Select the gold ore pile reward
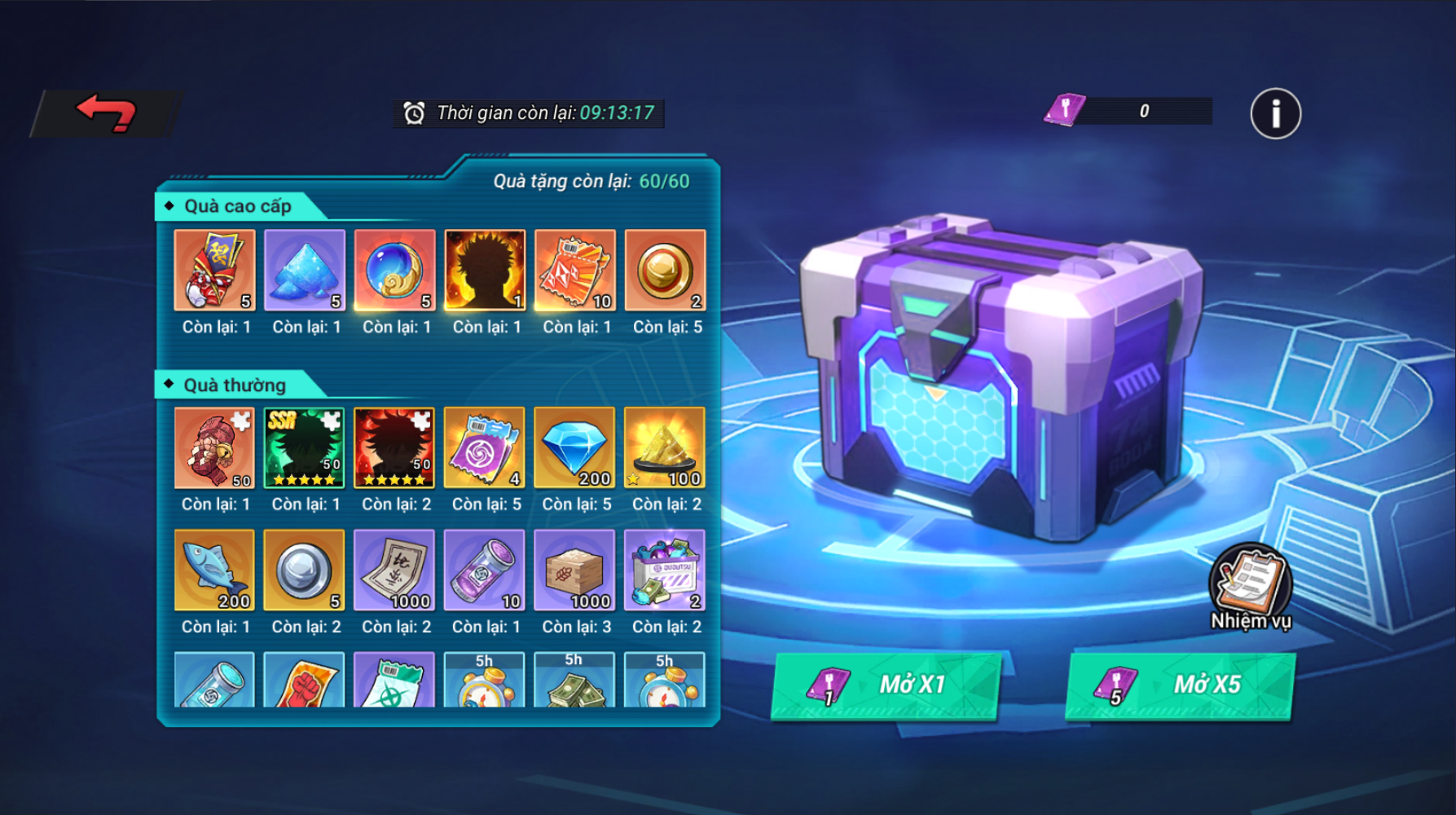This screenshot has height=815, width=1456. (665, 448)
